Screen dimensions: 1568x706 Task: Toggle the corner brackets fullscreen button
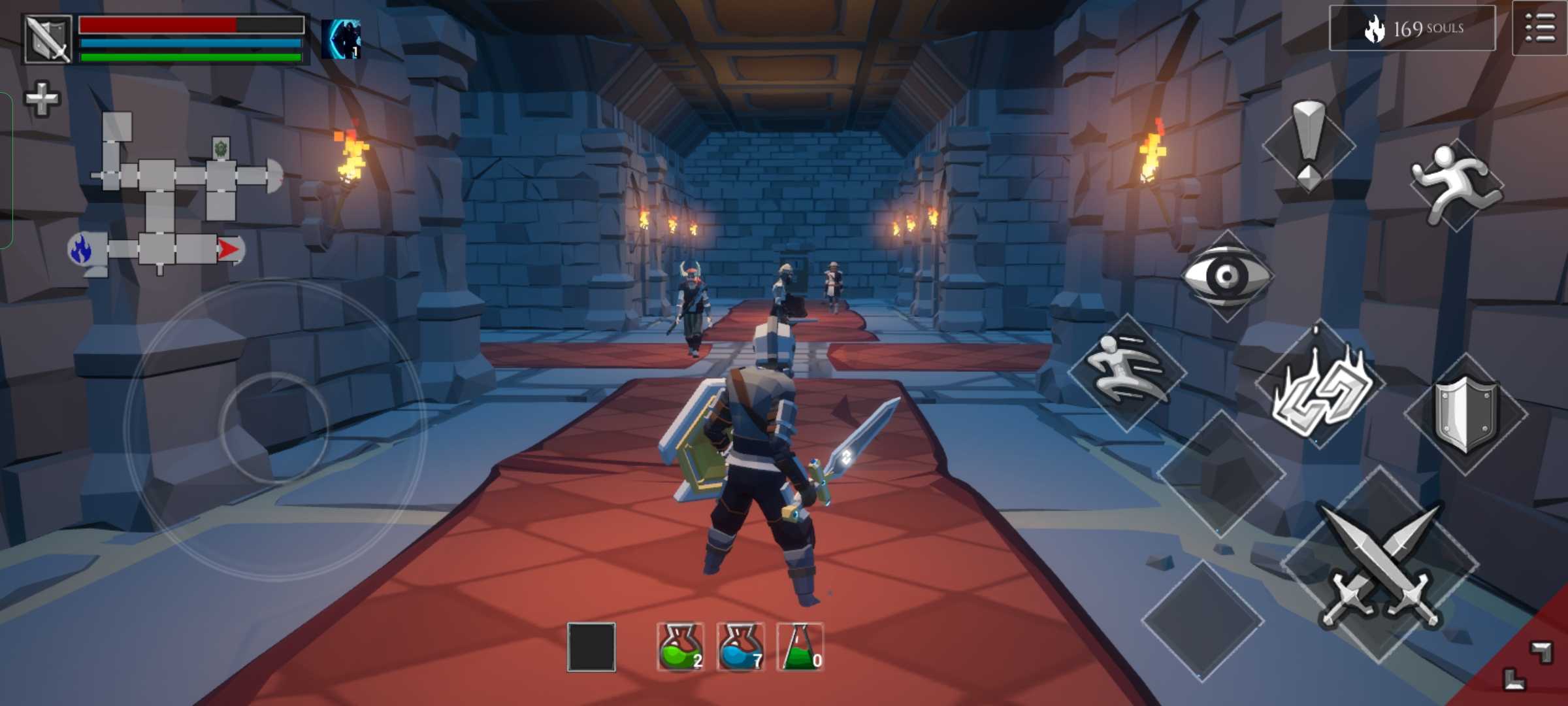[x=1529, y=665]
